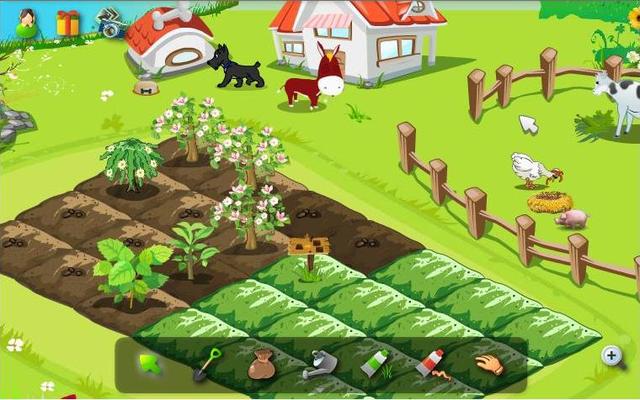This screenshot has width=640, height=400.
Task: Select the seed bag tool
Action: point(261,364)
